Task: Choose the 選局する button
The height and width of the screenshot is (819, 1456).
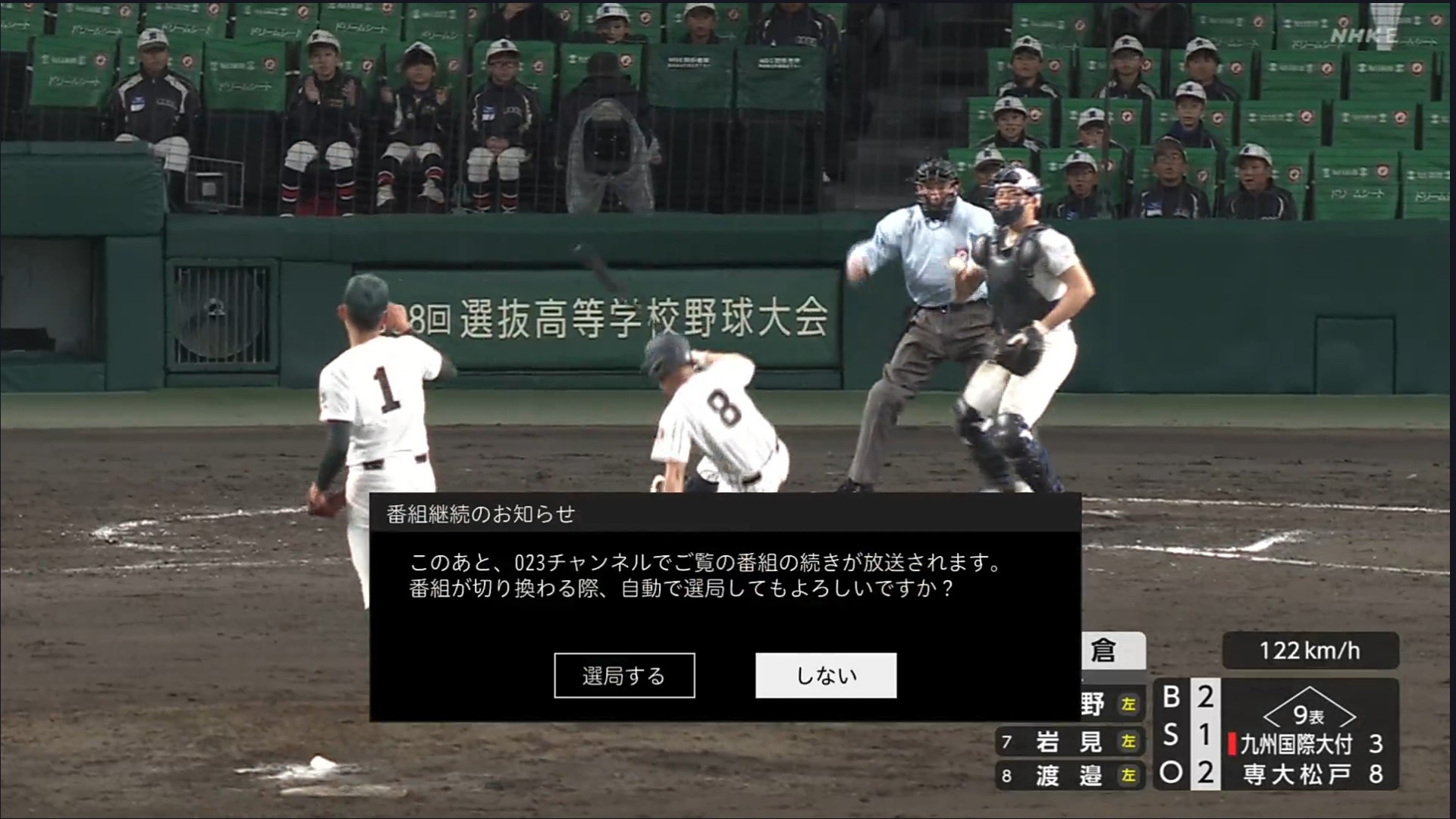Action: pos(624,675)
